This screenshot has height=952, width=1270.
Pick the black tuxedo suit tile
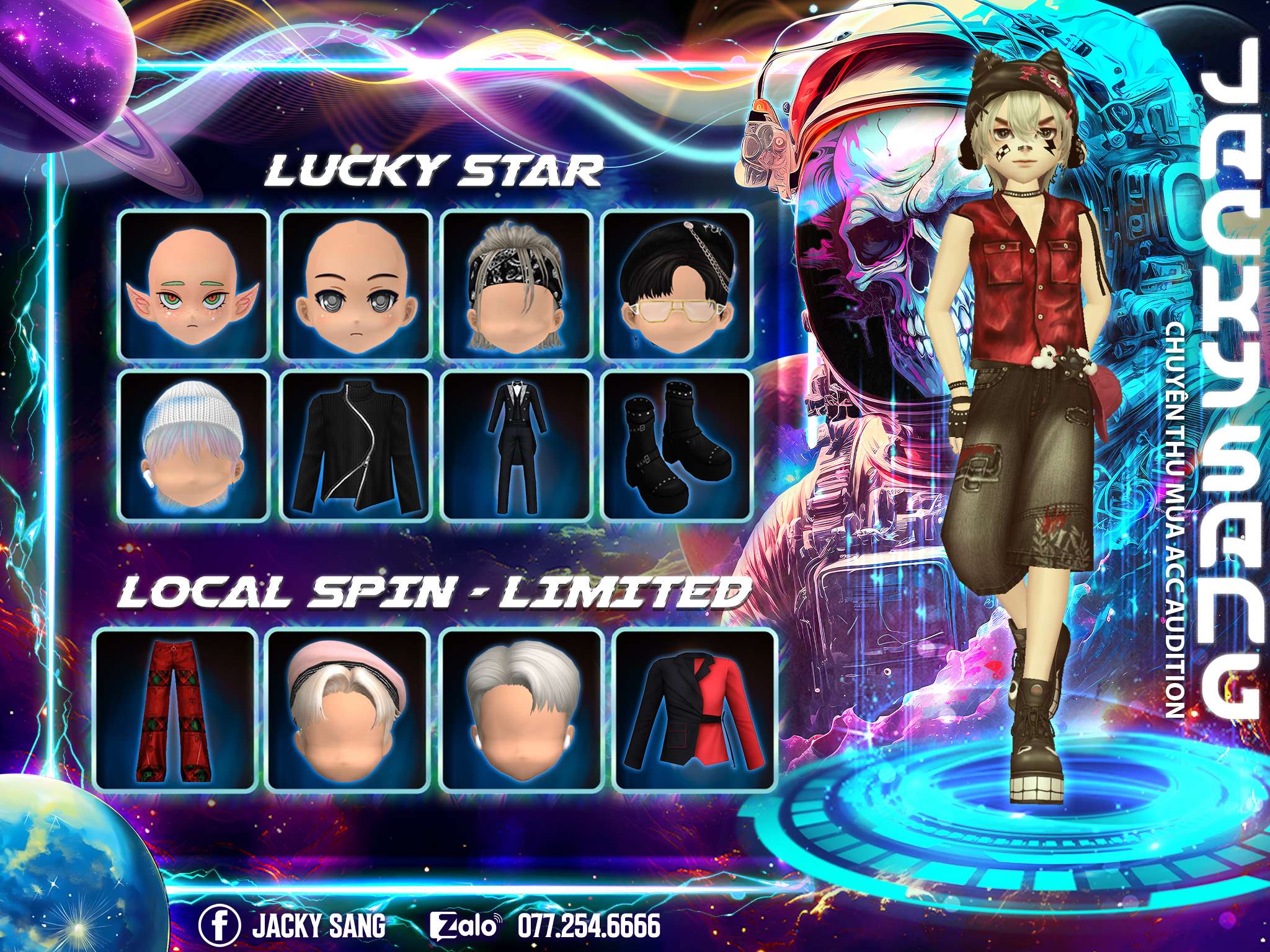tap(516, 445)
